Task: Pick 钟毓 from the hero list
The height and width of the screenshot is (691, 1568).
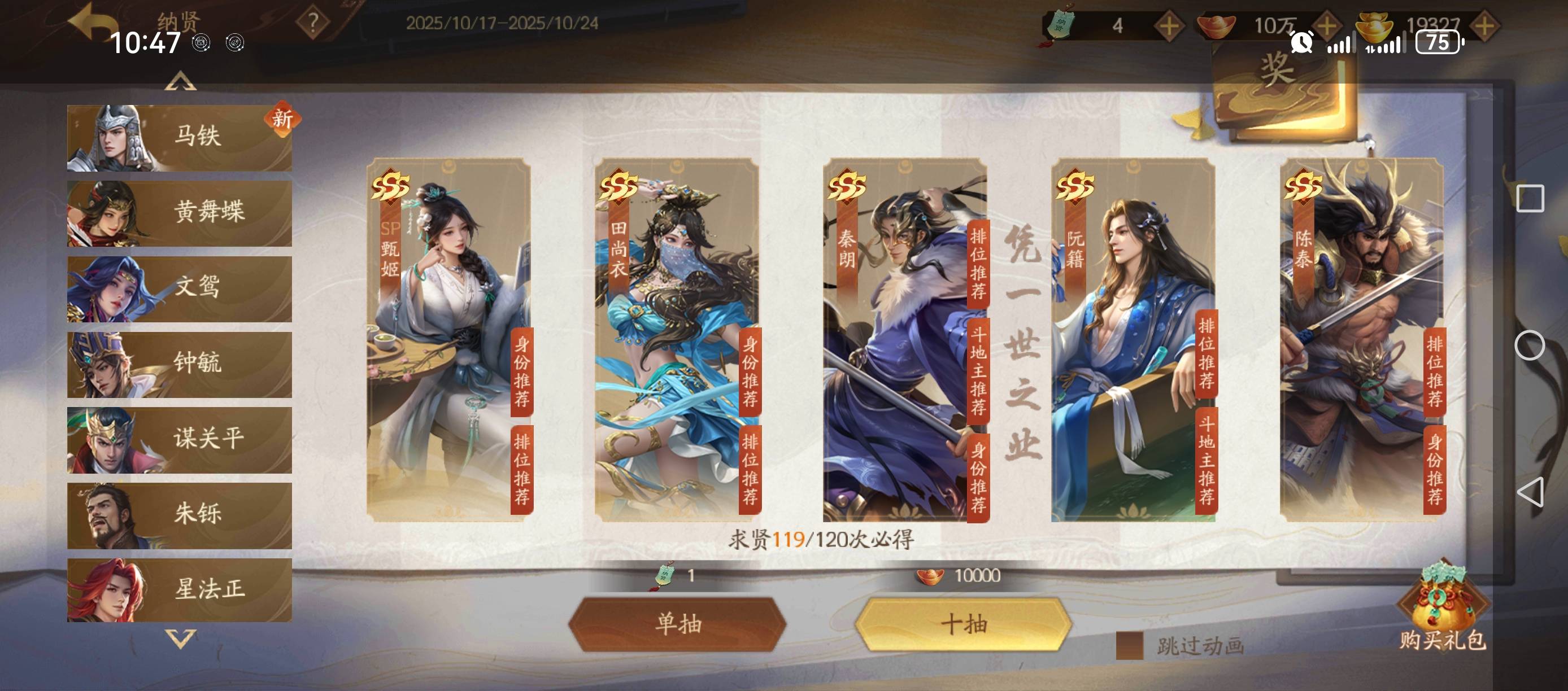Action: point(180,364)
